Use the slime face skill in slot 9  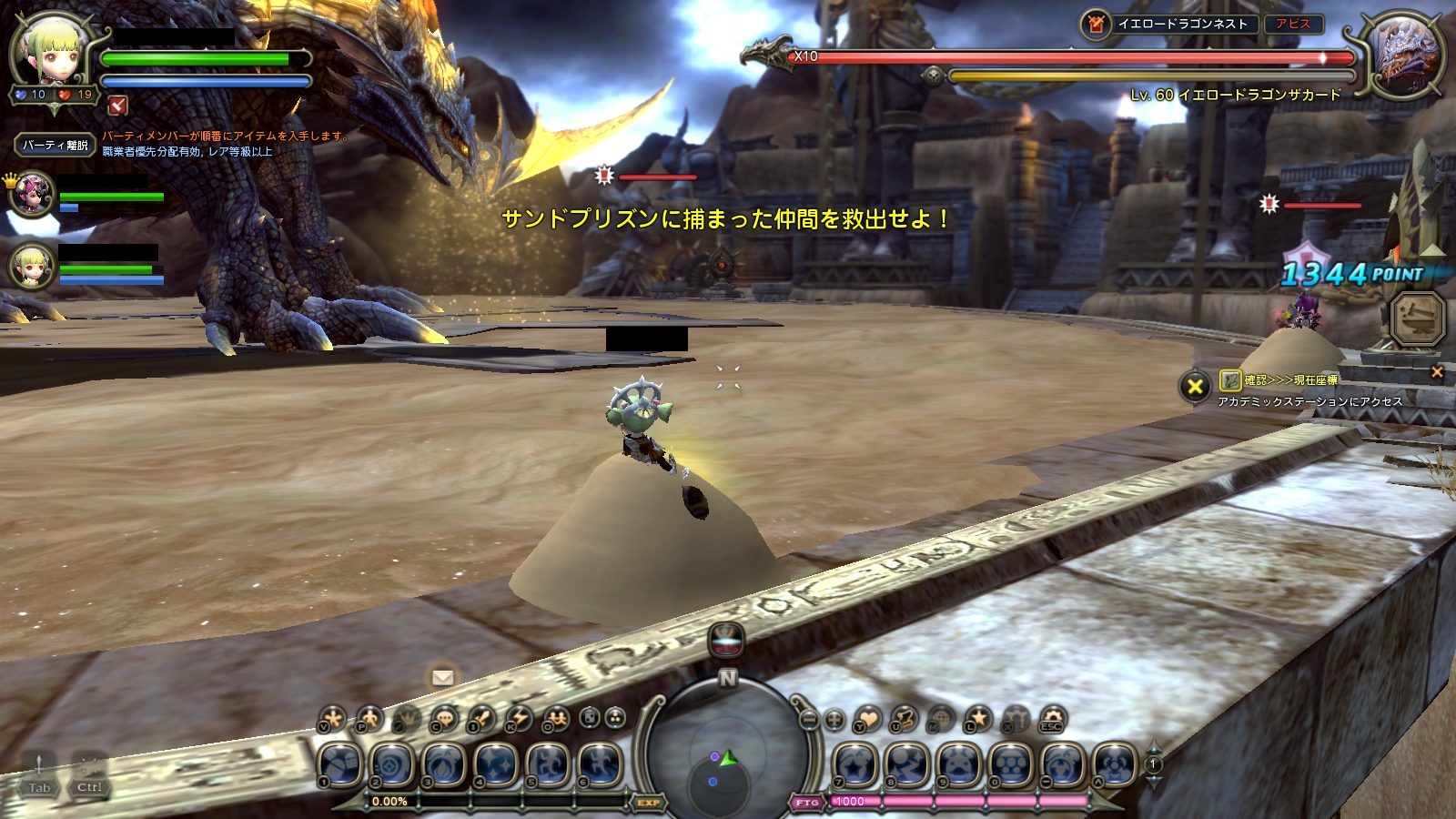pyautogui.click(x=959, y=764)
